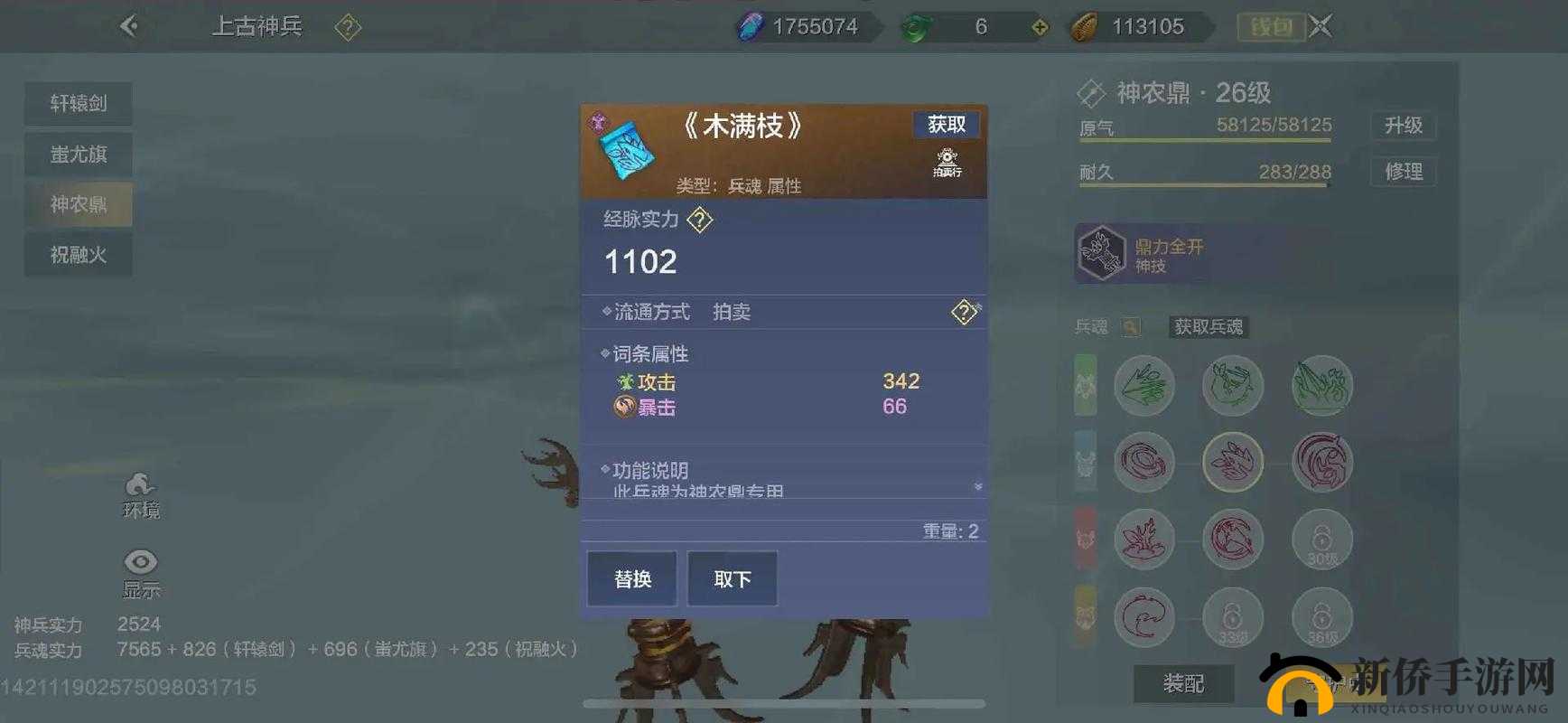Switch to the 祝融火 tab

click(78, 254)
